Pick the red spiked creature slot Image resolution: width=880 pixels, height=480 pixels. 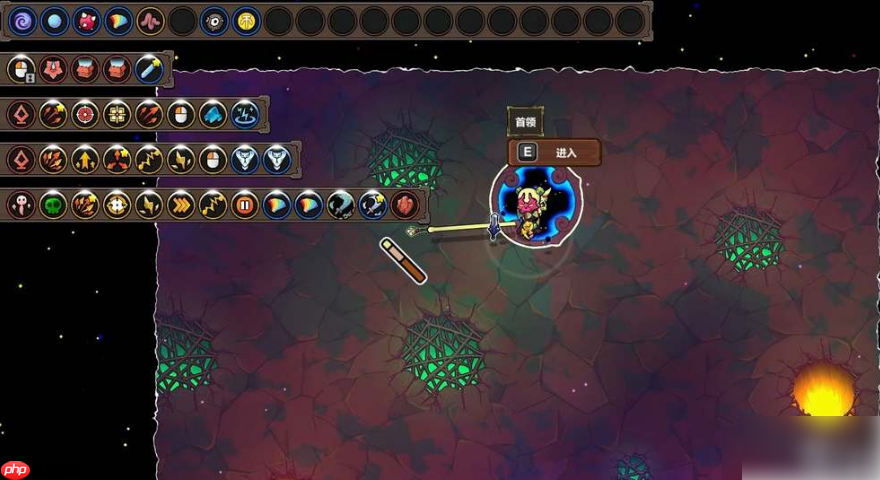pos(87,20)
